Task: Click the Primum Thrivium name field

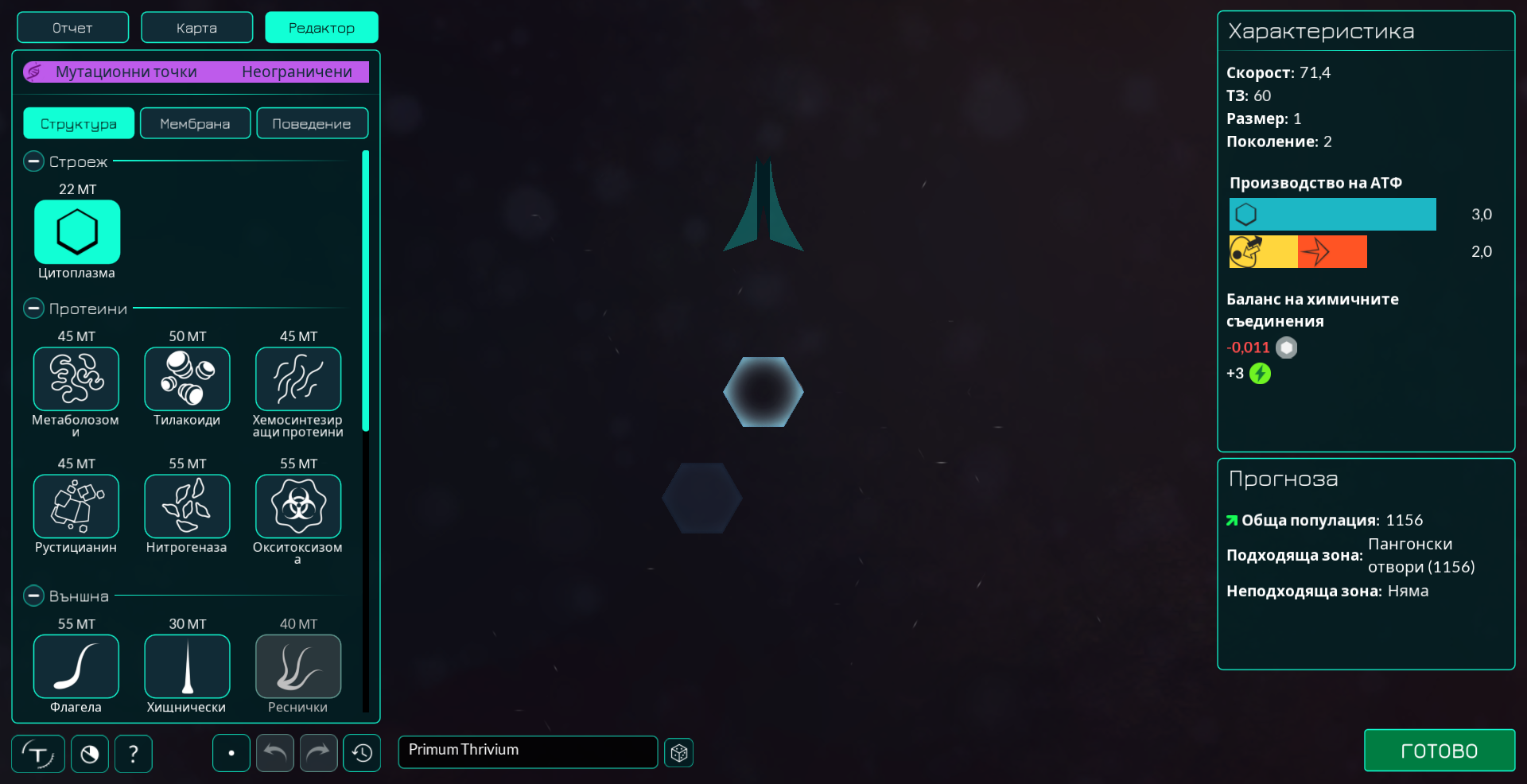Action: (527, 751)
